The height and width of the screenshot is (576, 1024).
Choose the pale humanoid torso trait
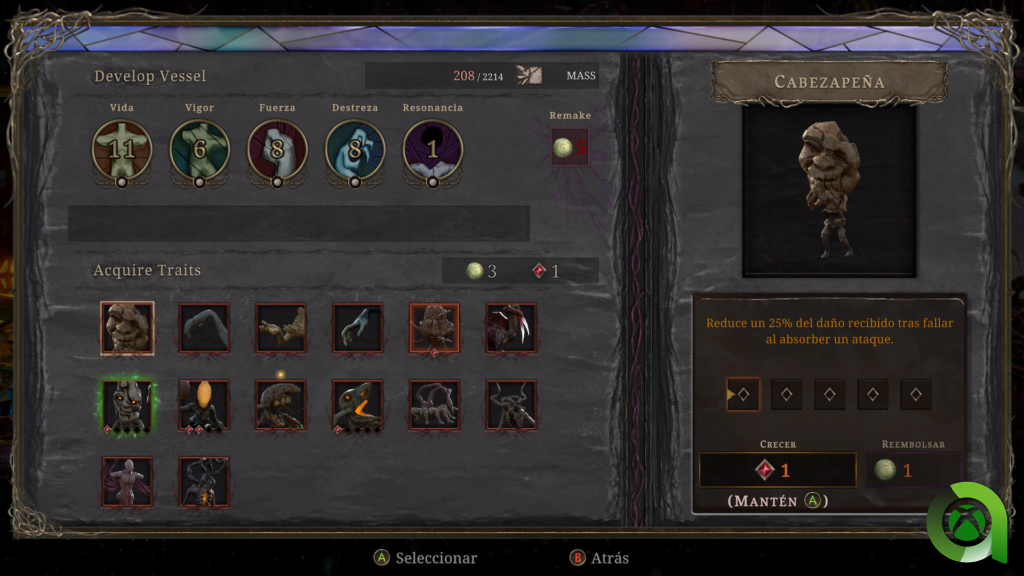[x=127, y=482]
